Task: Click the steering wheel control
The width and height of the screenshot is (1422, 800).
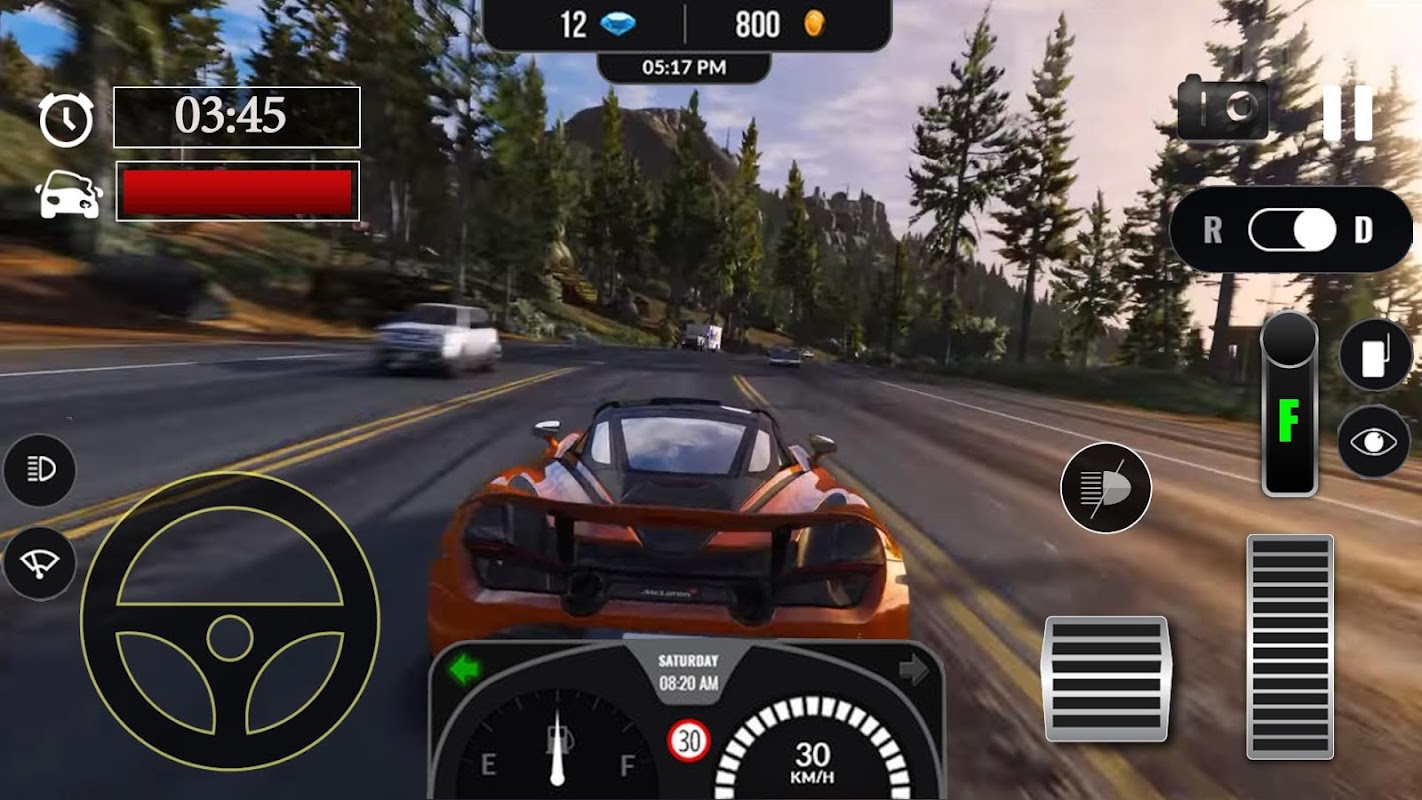Action: point(230,621)
